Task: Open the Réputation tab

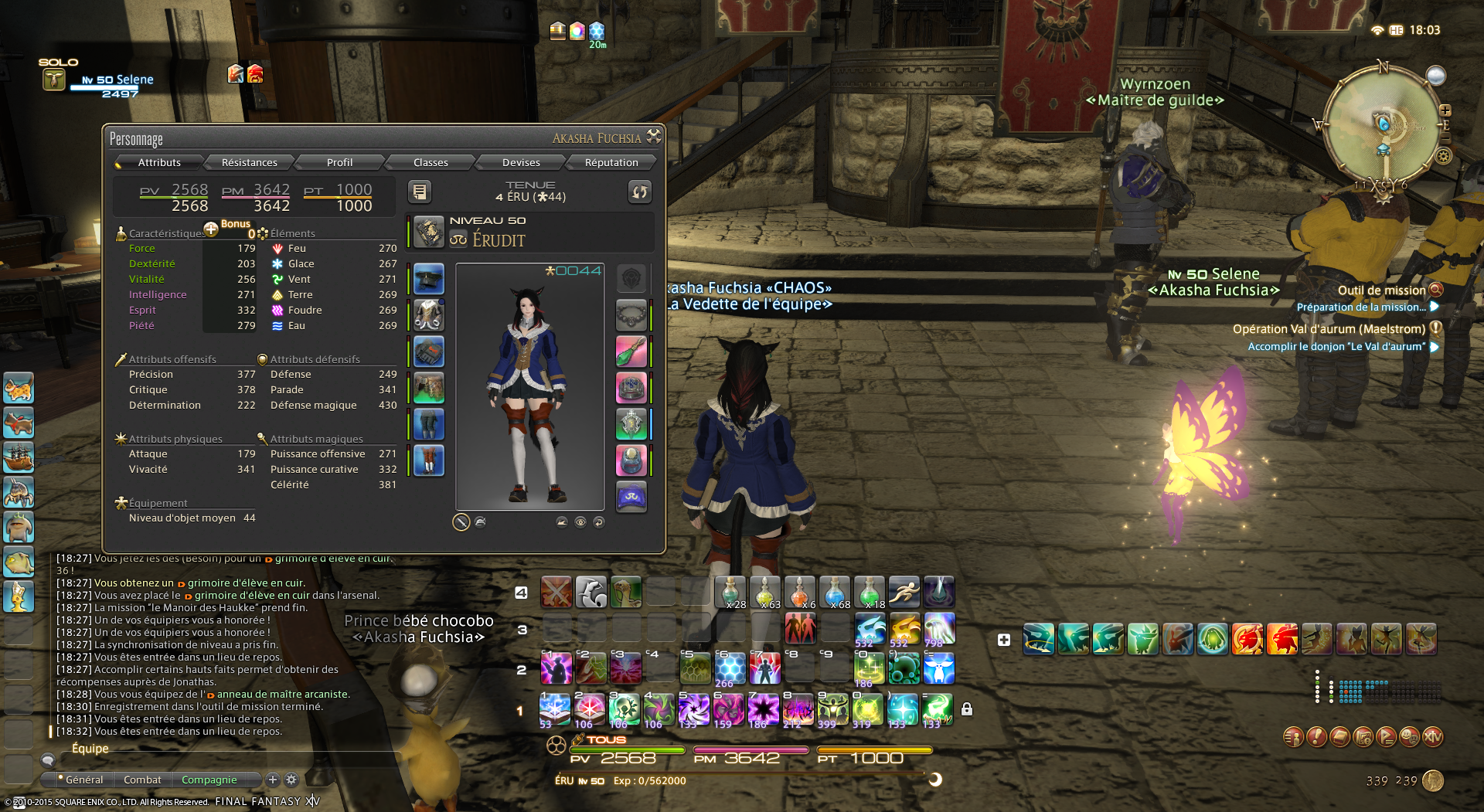Action: pyautogui.click(x=611, y=162)
